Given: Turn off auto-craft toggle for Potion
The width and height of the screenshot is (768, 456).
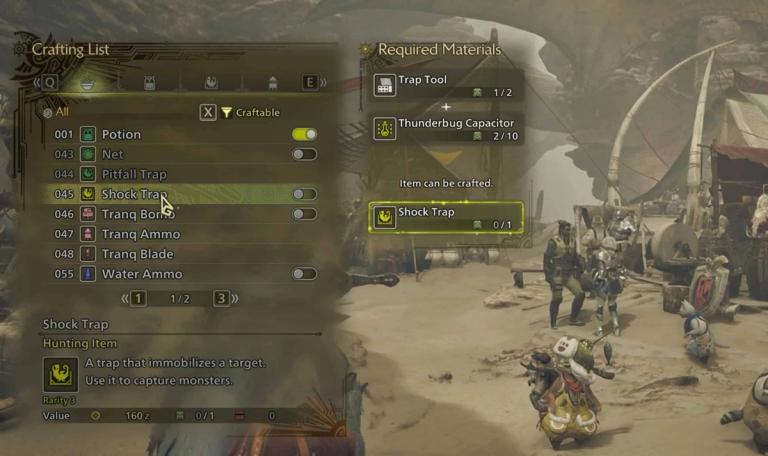Looking at the screenshot, I should click(304, 134).
